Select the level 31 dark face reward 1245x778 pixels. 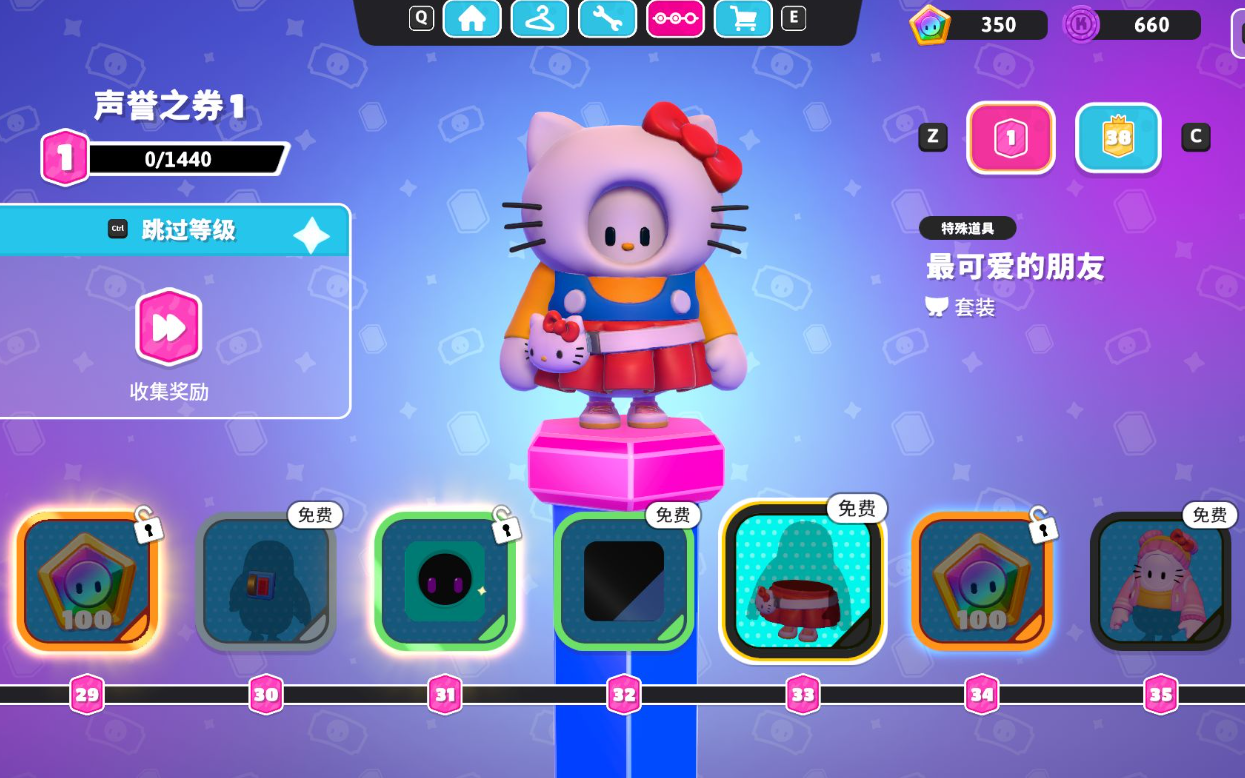[x=445, y=582]
